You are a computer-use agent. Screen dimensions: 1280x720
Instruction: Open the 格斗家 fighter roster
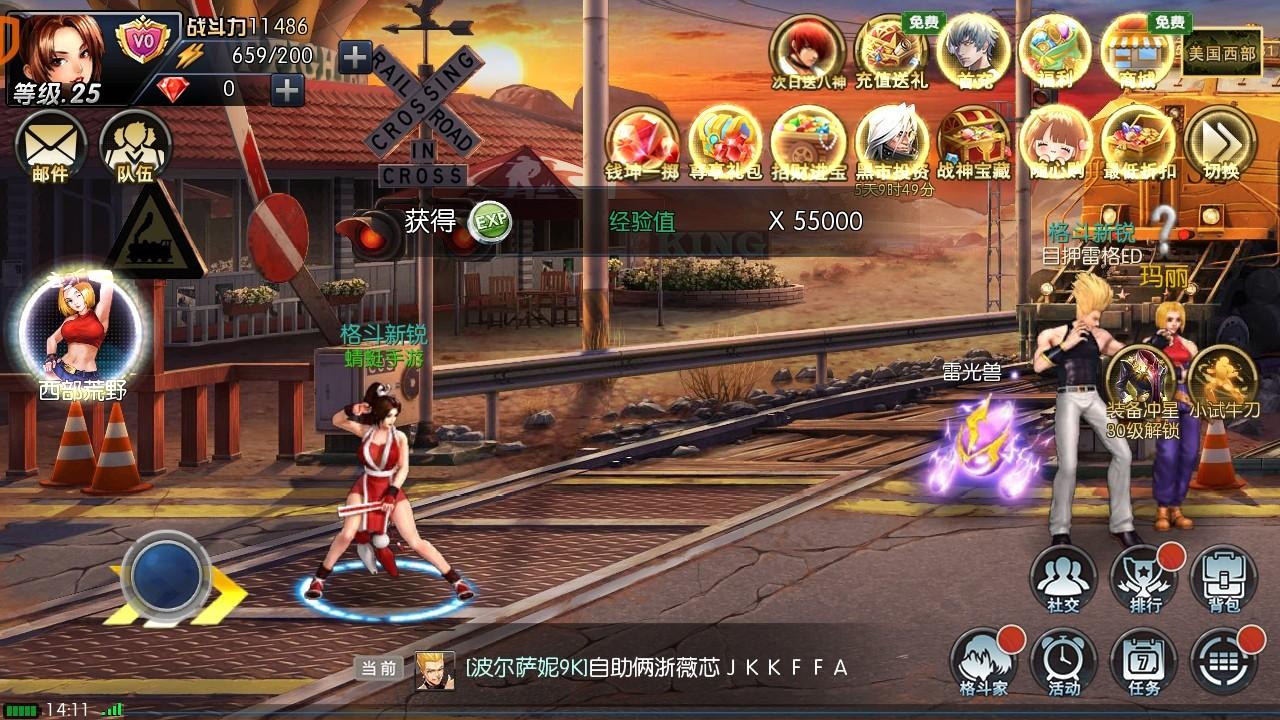point(985,662)
